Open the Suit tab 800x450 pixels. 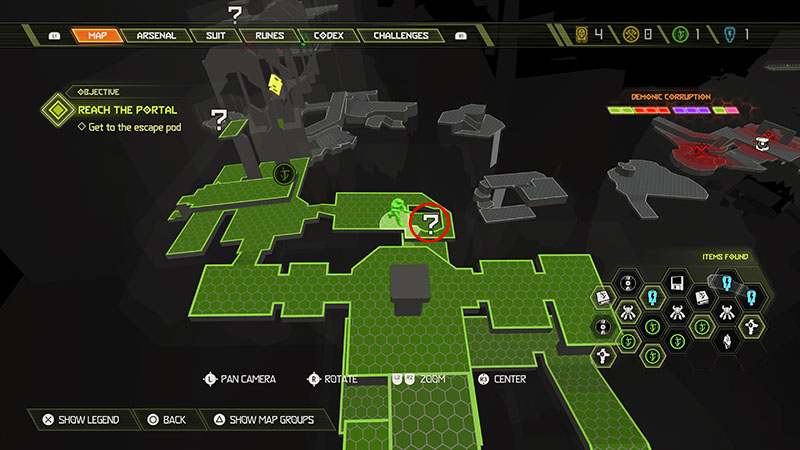coord(217,35)
